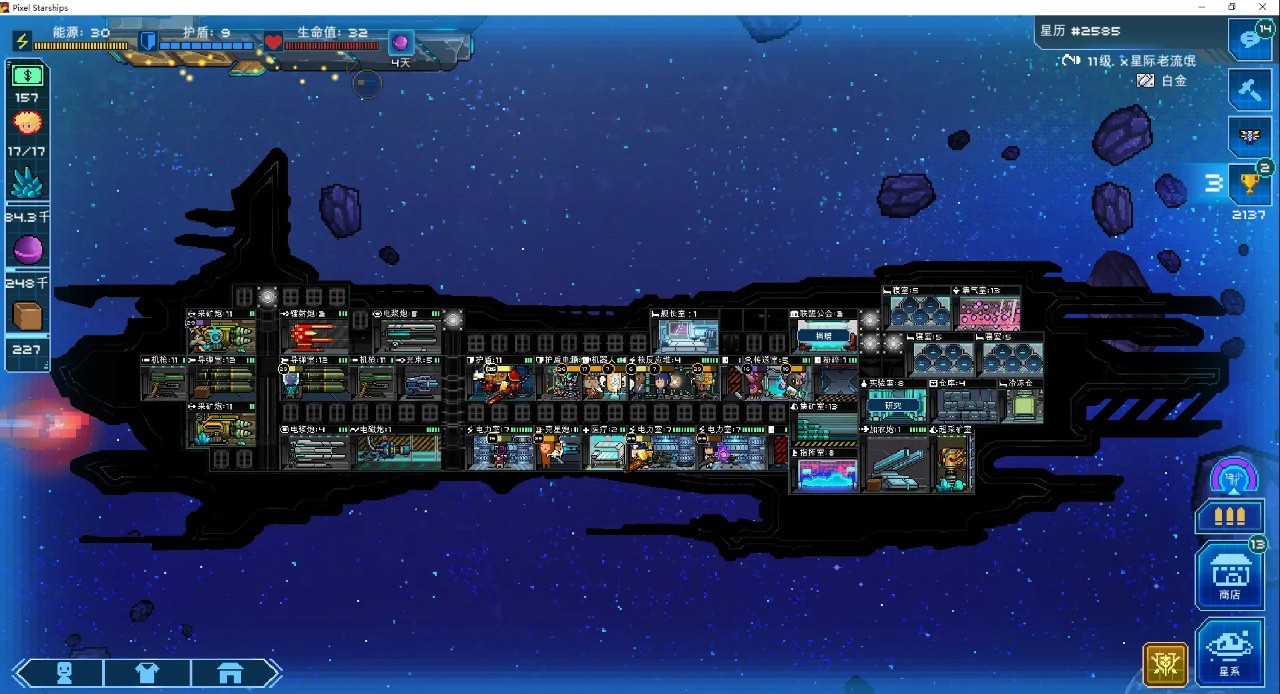Open the gold trophy ranking button
Viewport: 1280px width, 694px height.
tap(1248, 184)
